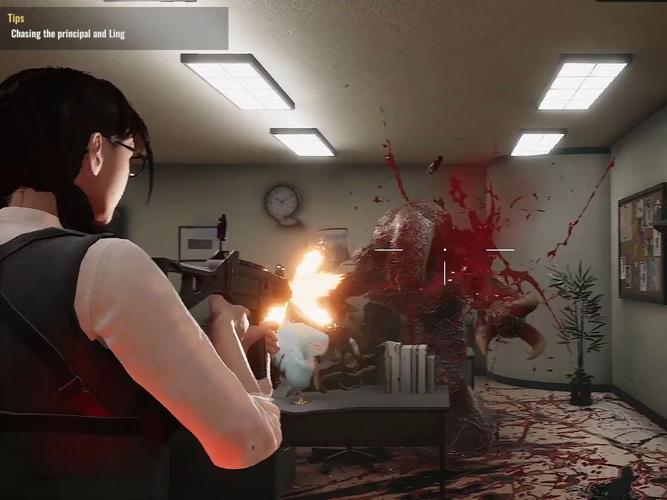
Task: Click the Tips objective panel
Action: [113, 27]
